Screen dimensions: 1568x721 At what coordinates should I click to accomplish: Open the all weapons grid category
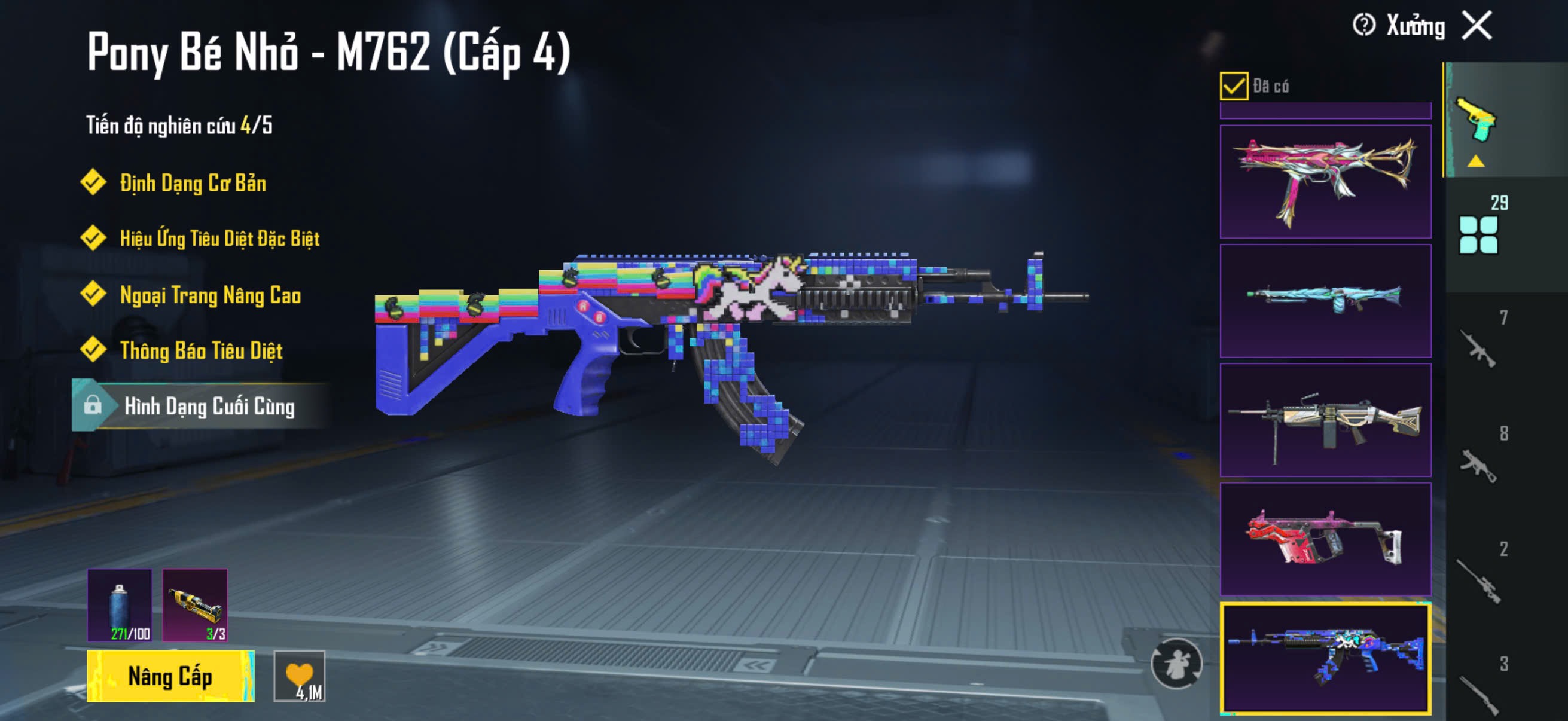tap(1479, 234)
